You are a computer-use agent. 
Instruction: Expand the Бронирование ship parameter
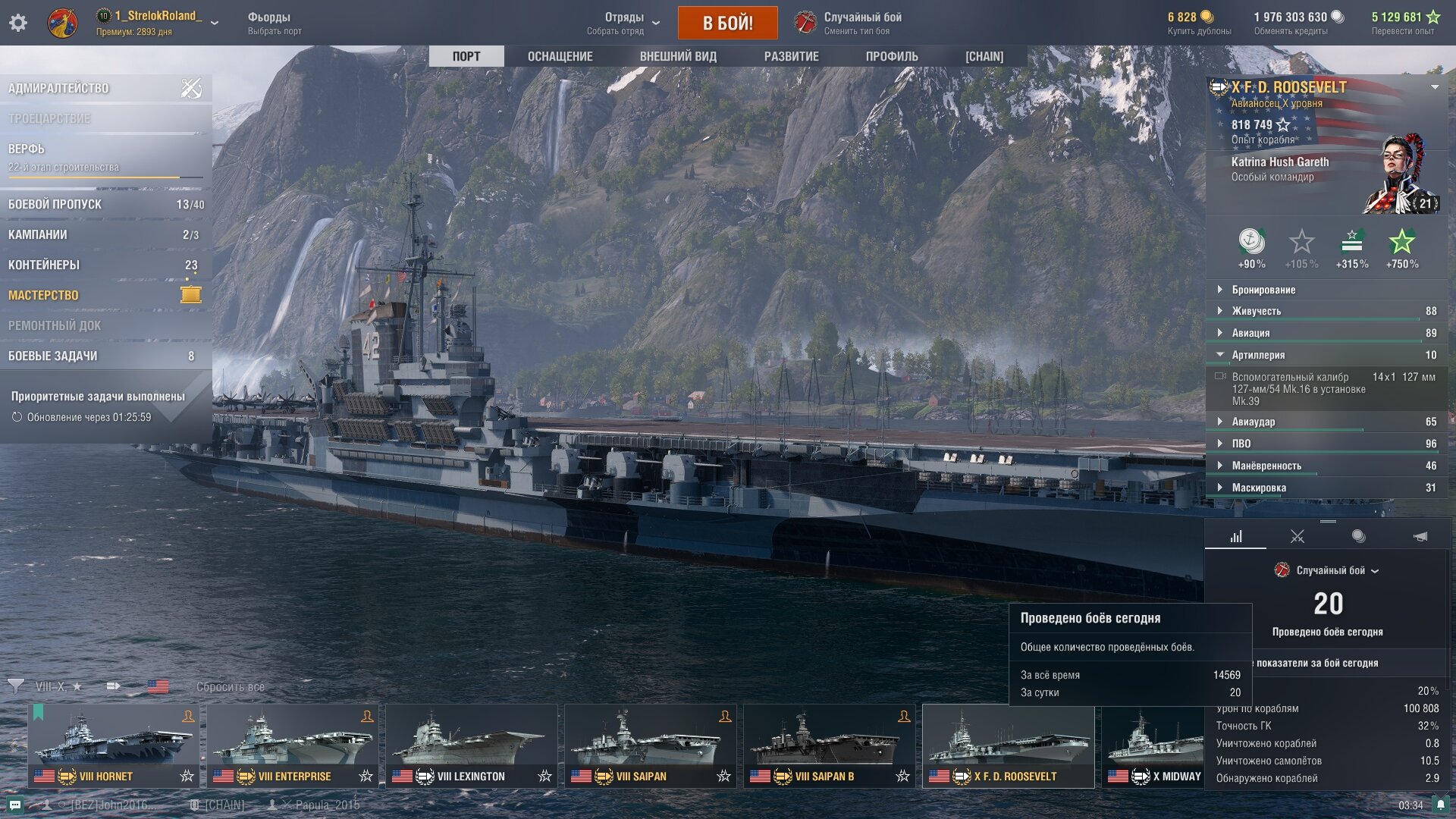click(x=1263, y=290)
